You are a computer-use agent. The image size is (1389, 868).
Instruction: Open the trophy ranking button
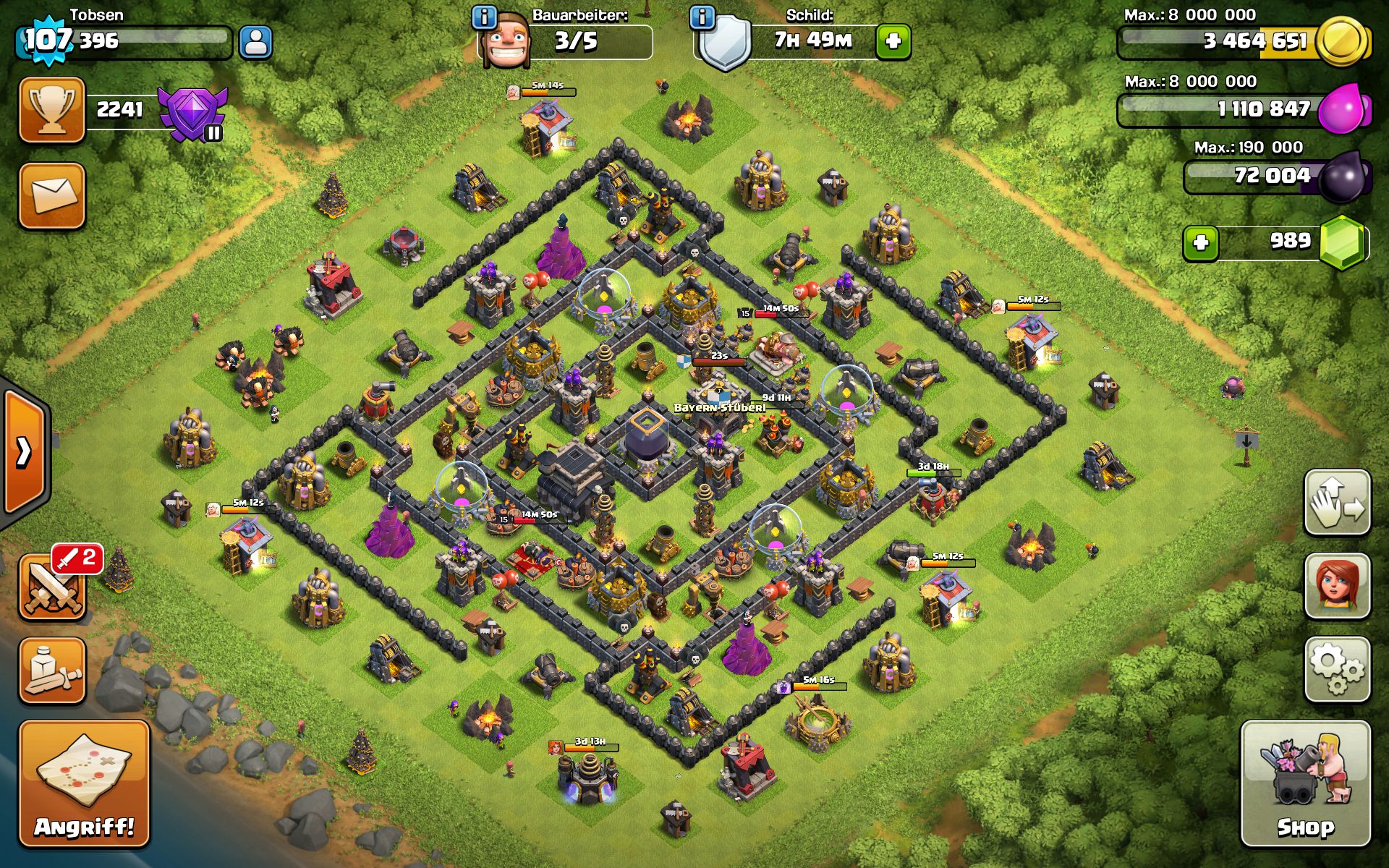pyautogui.click(x=52, y=110)
